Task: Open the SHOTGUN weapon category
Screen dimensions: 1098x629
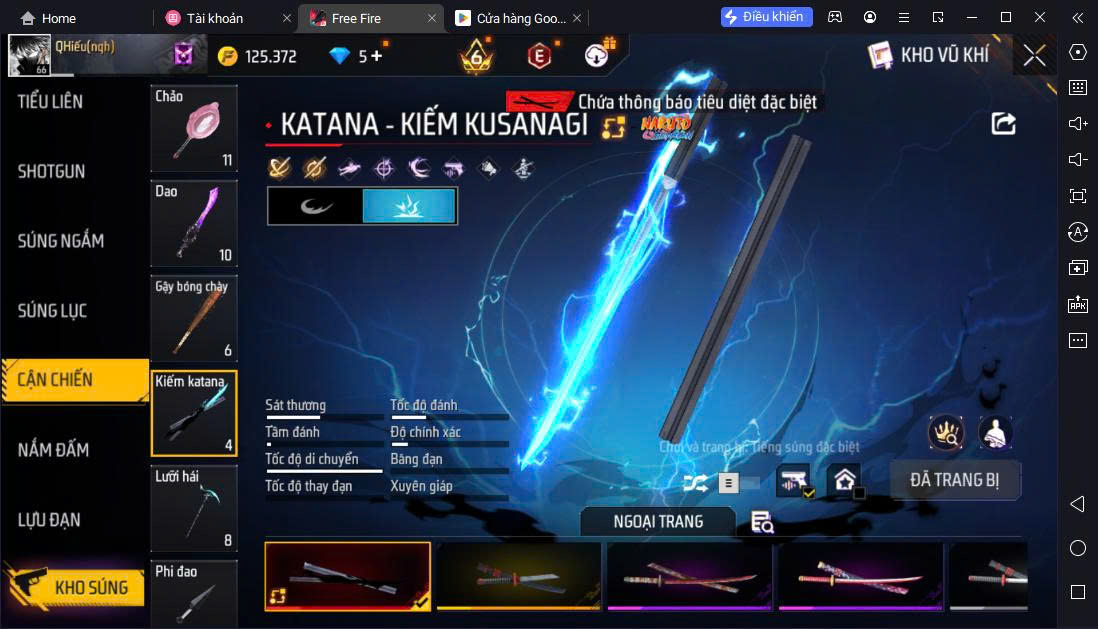Action: pos(52,172)
